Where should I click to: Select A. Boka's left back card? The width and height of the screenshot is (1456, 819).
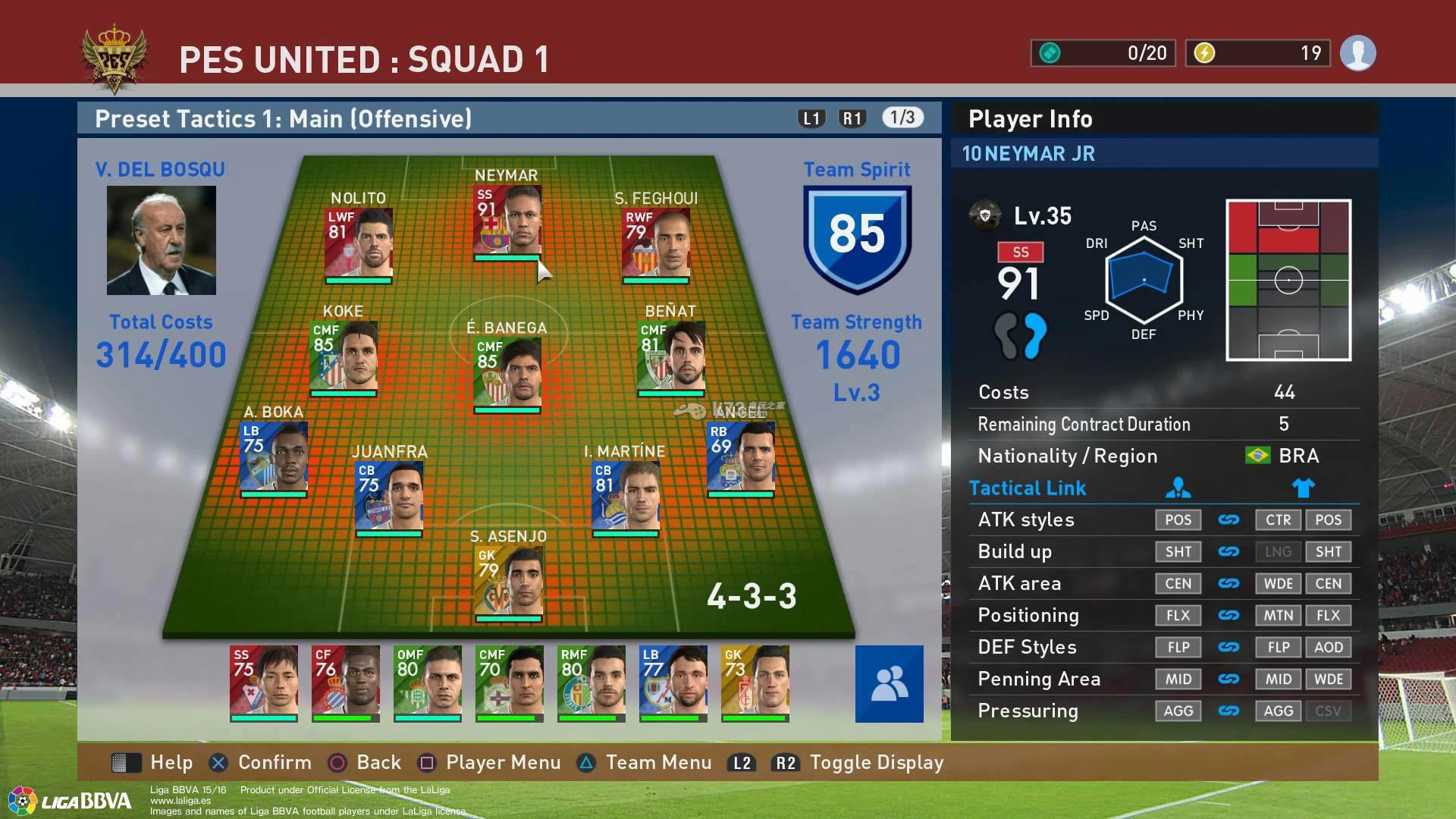pos(274,457)
